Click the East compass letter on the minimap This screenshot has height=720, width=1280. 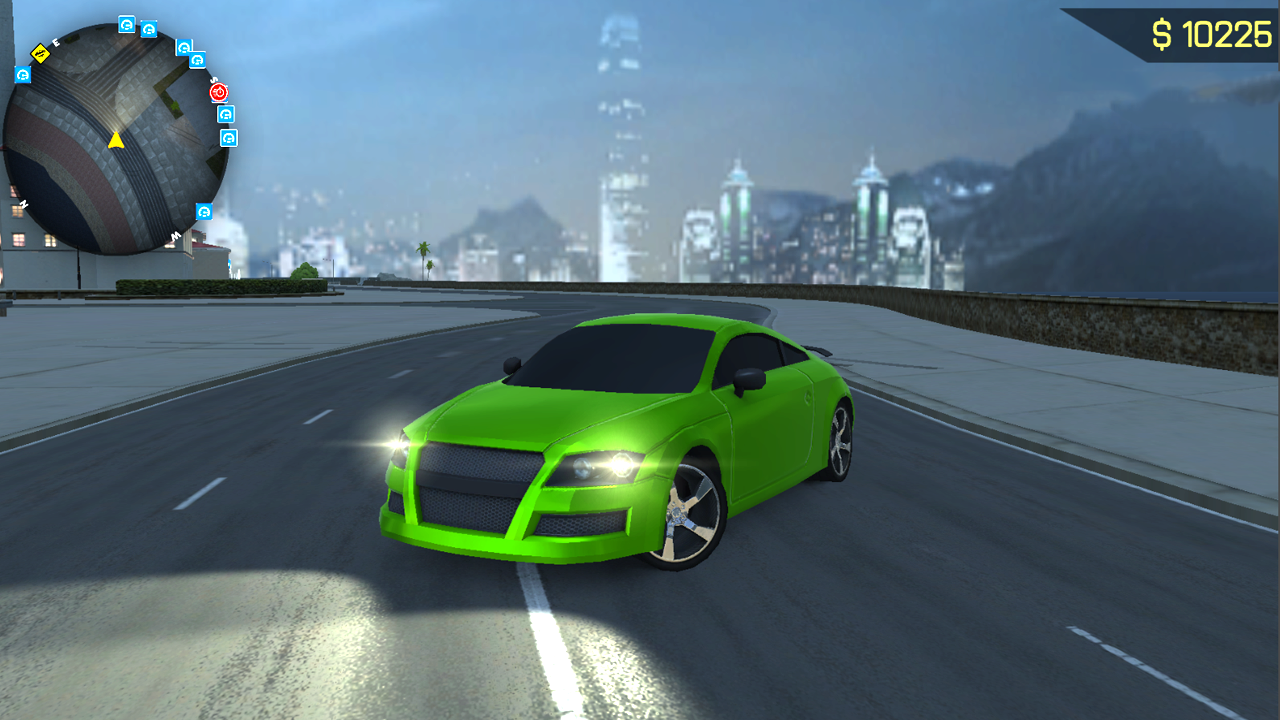pyautogui.click(x=55, y=43)
